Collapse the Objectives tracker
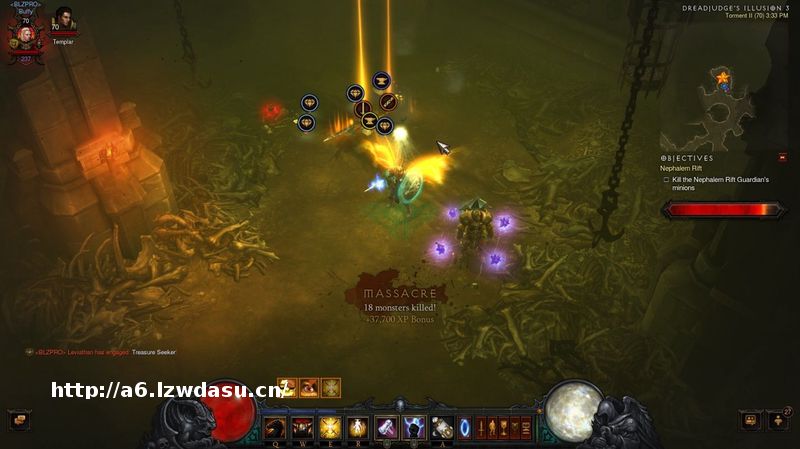800x449 pixels. 781,157
